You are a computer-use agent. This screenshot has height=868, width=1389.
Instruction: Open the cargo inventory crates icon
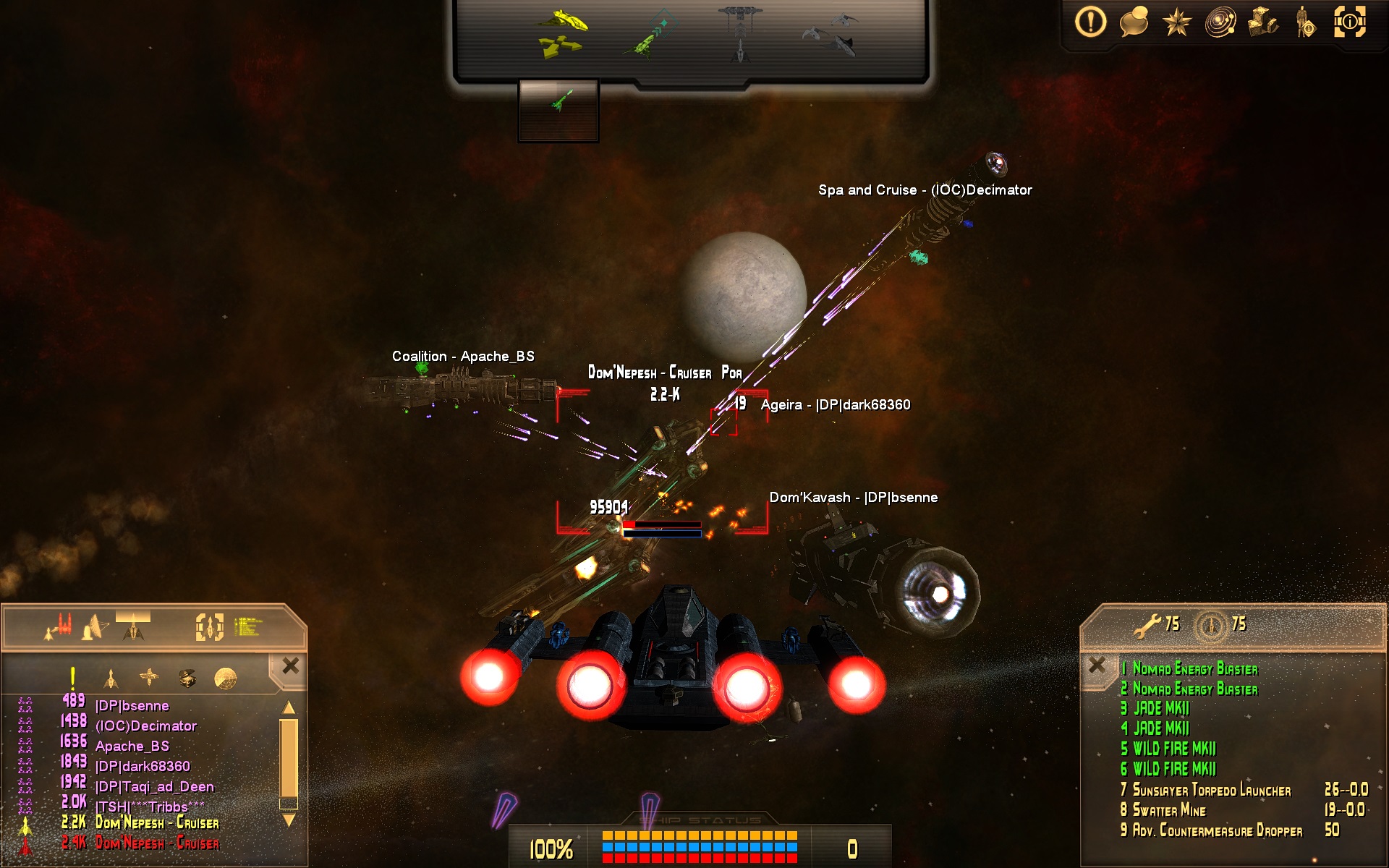coord(1263,22)
